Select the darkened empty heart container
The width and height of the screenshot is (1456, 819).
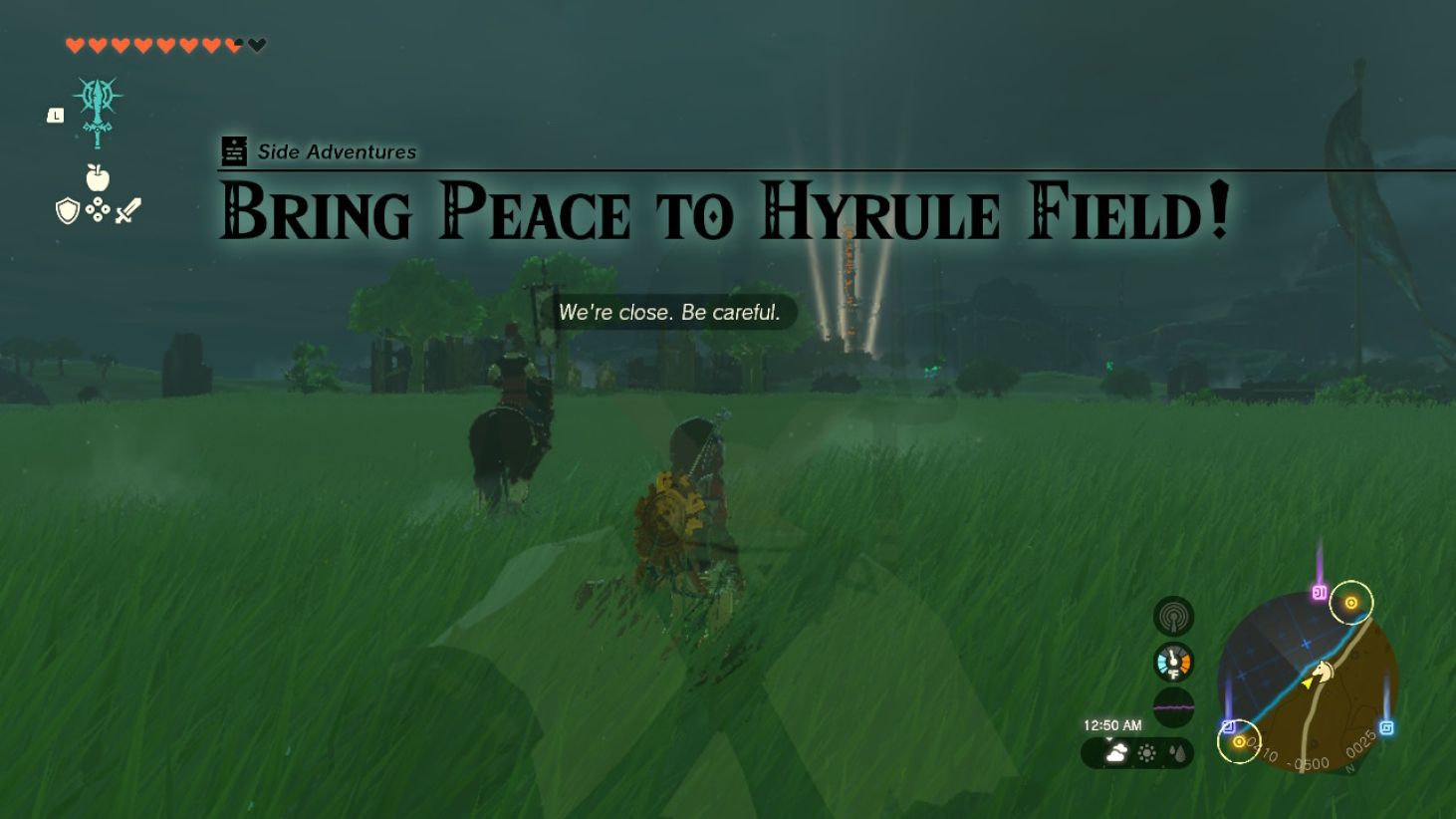257,43
